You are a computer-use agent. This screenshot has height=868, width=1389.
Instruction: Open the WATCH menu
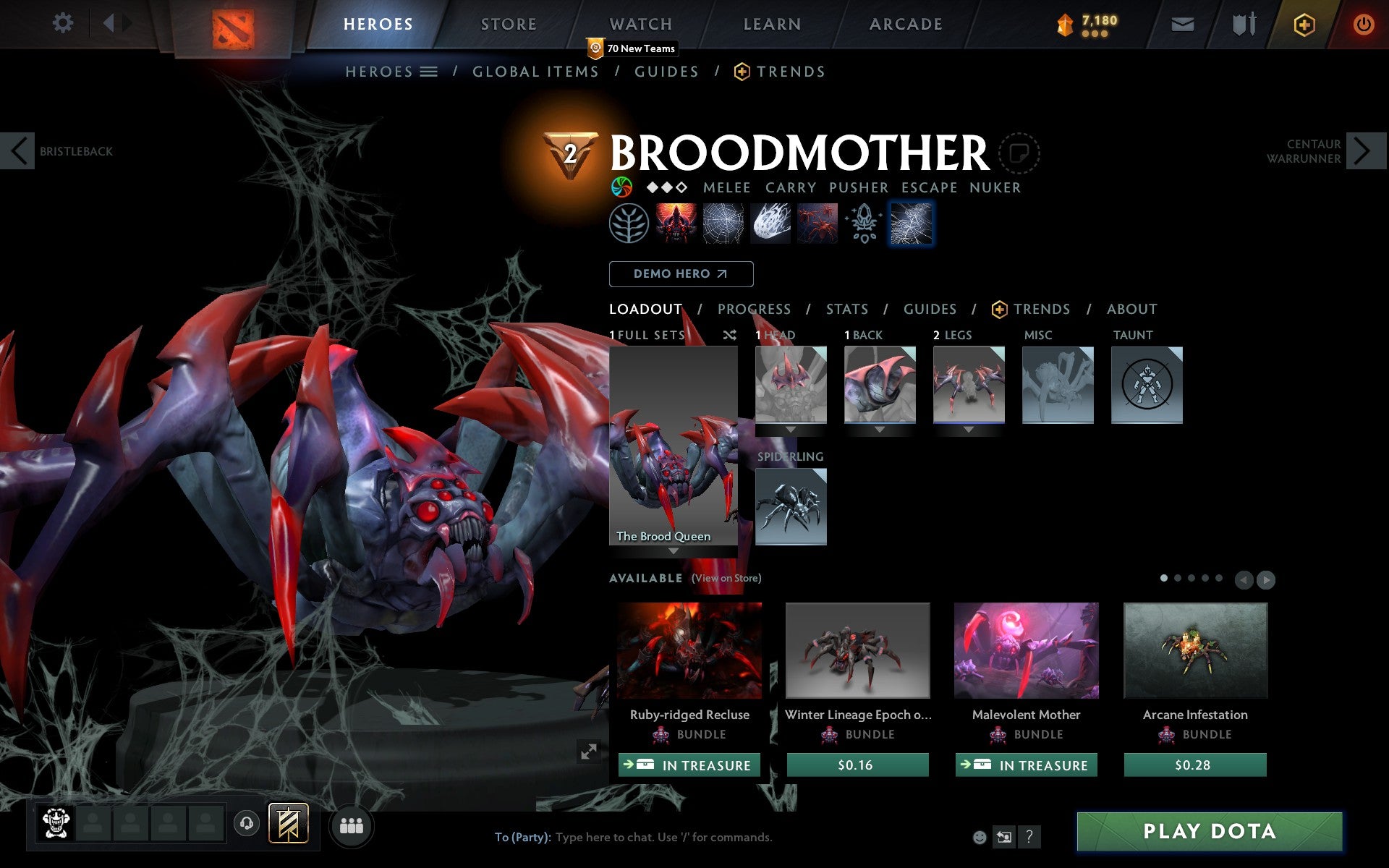click(x=640, y=23)
